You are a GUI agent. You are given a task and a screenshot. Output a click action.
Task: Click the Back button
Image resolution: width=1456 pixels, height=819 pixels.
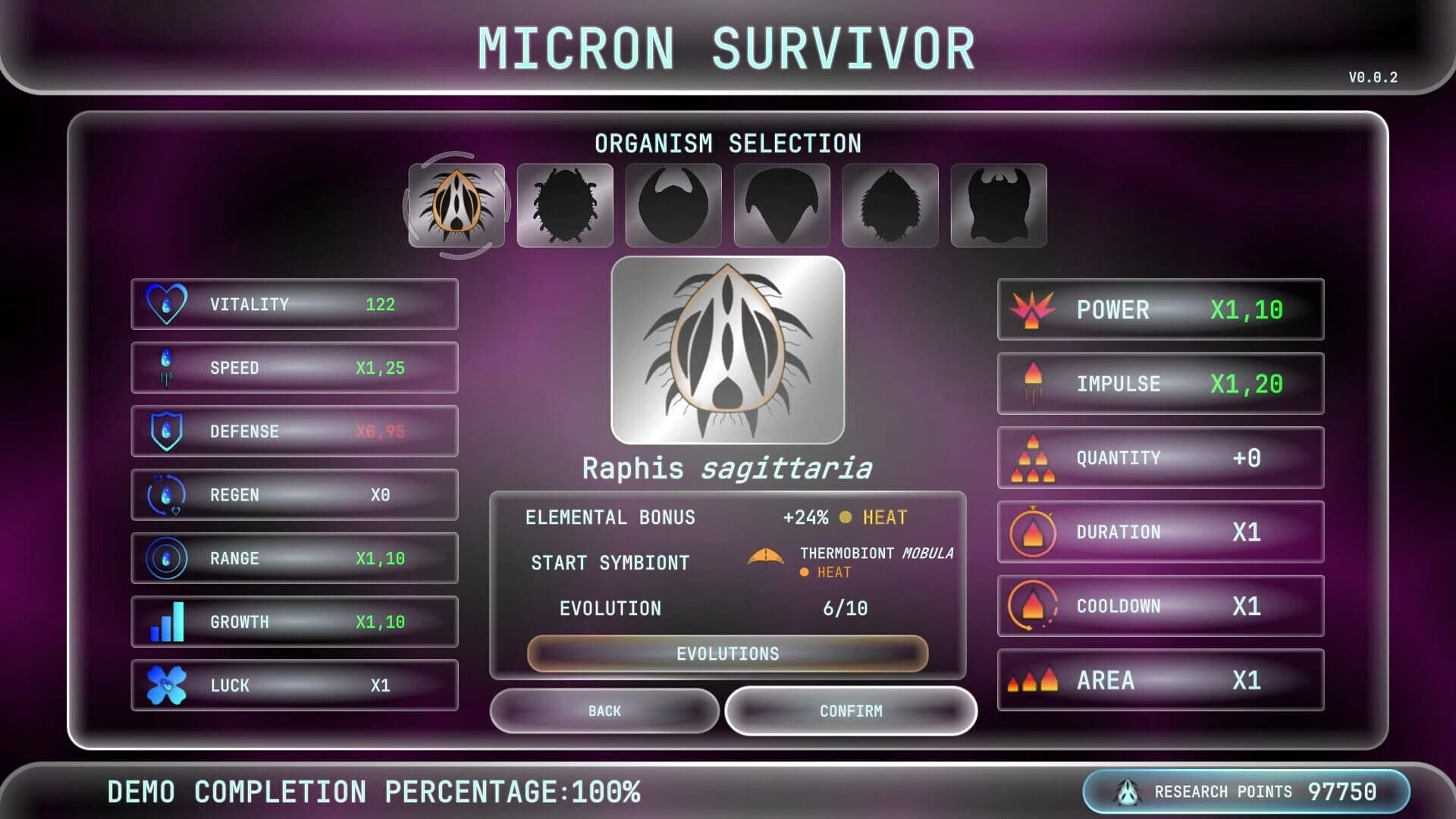coord(604,711)
